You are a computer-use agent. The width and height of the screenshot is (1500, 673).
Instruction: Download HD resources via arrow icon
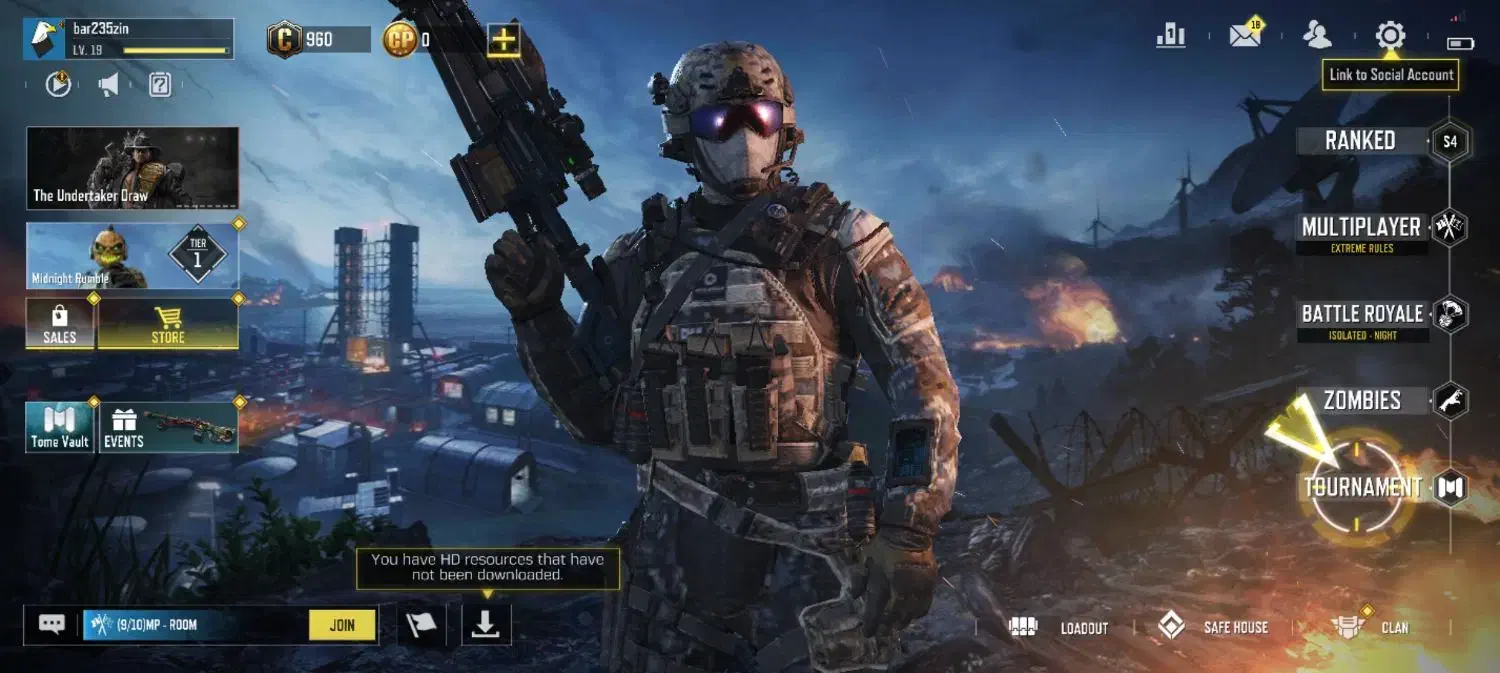486,625
